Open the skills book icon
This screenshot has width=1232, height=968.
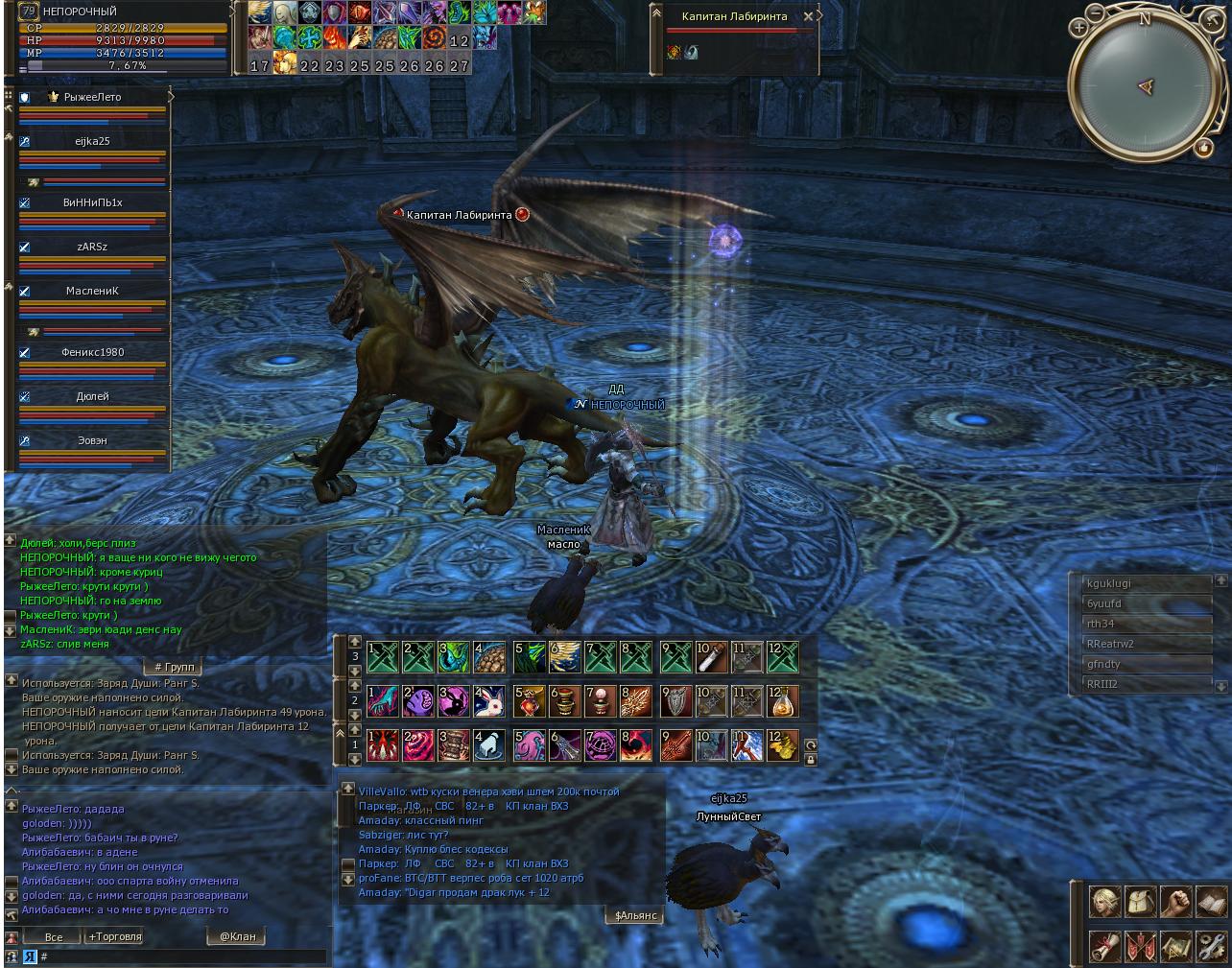[1211, 902]
